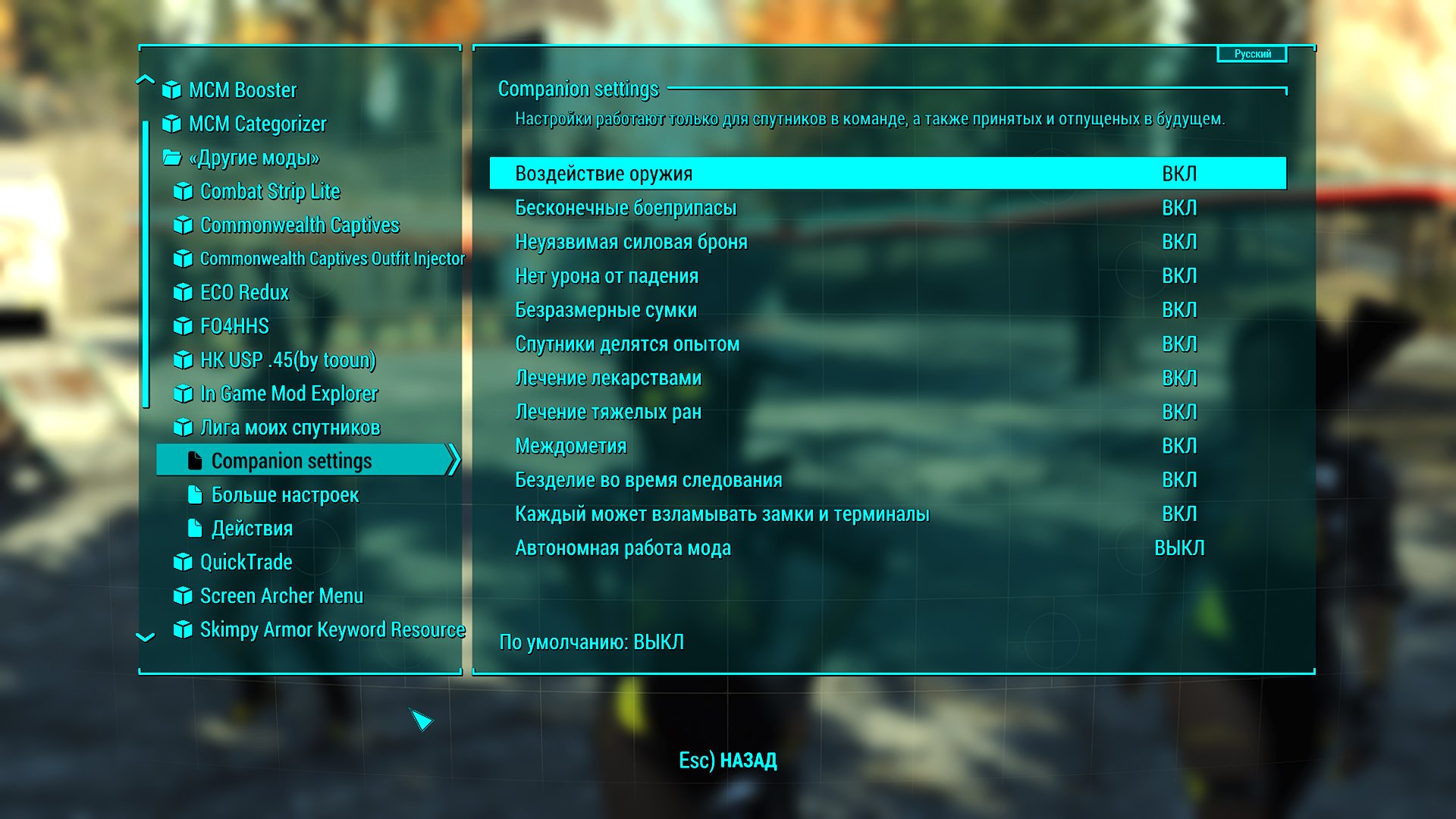This screenshot has height=819, width=1456.
Task: Click the cube icon next to ECO Redux
Action: (x=182, y=293)
